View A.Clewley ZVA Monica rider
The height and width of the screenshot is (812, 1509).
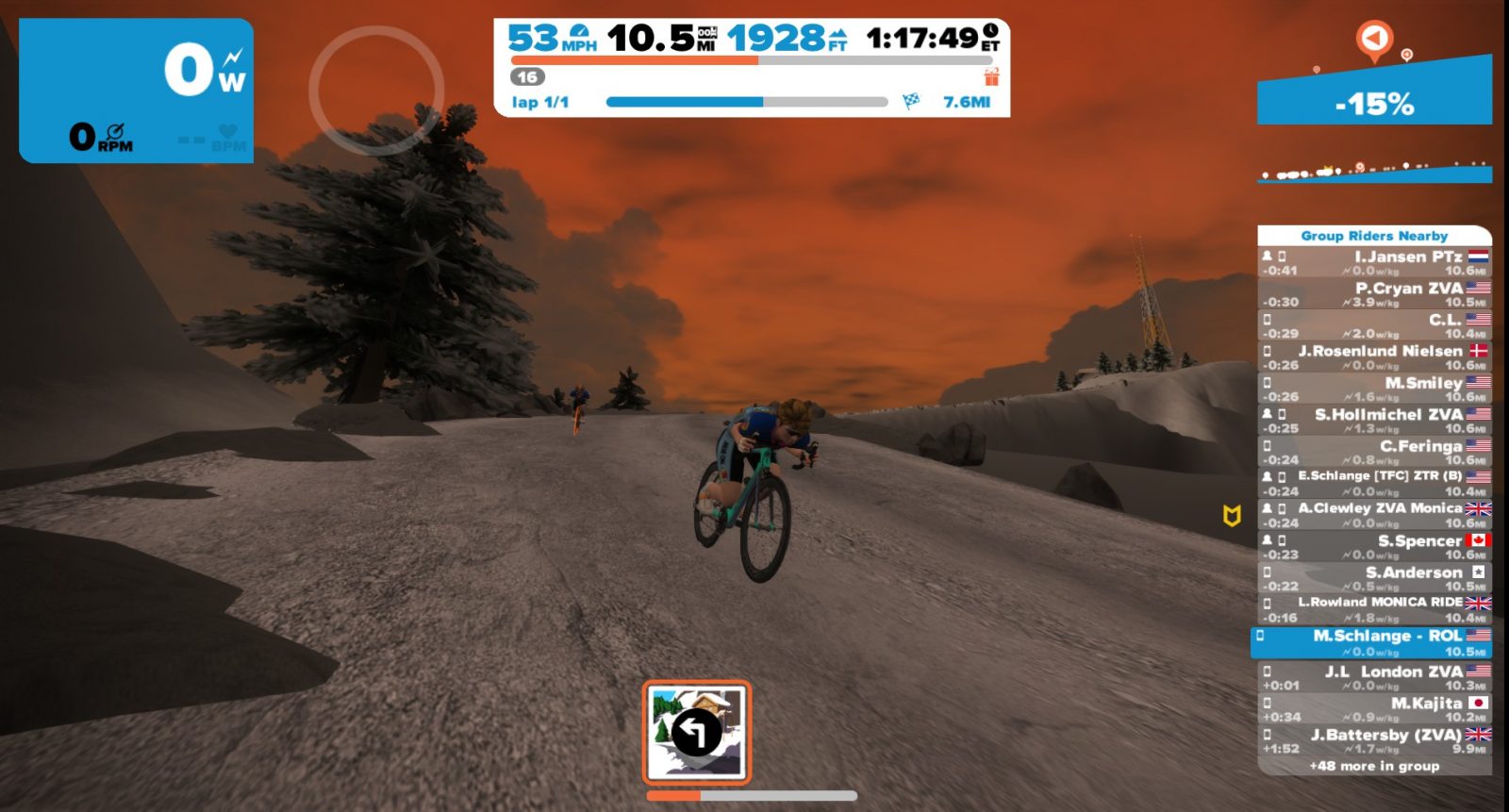tap(1374, 515)
